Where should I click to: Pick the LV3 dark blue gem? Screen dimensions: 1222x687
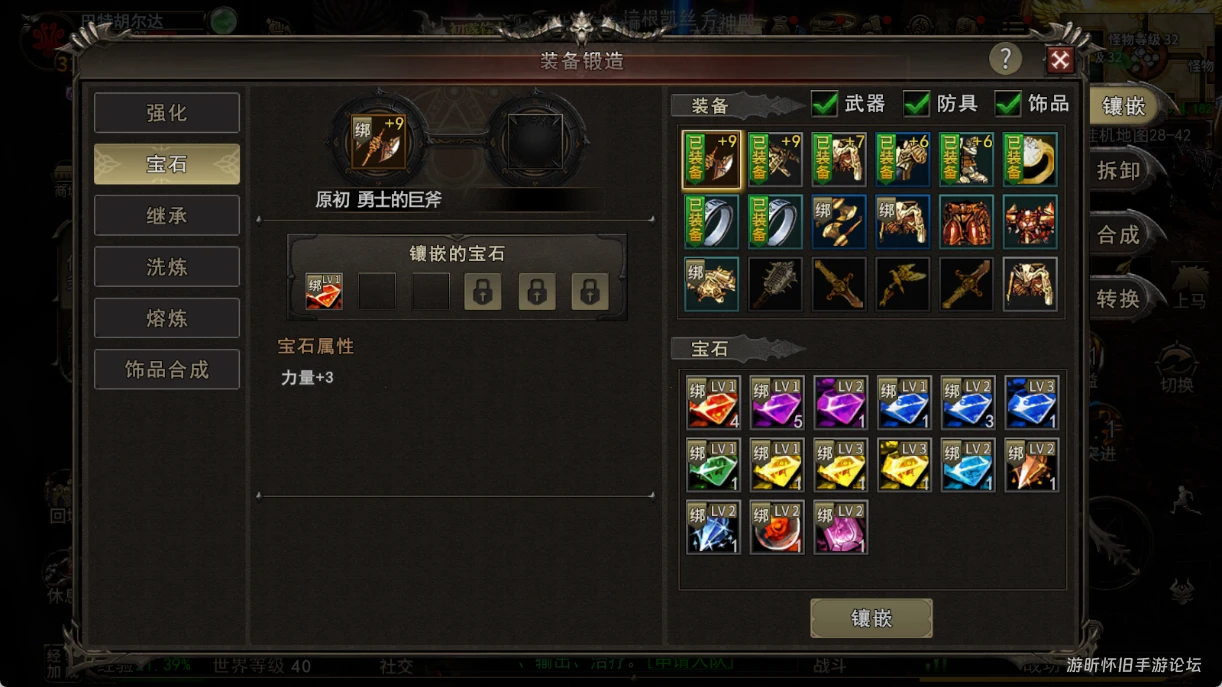point(1031,403)
